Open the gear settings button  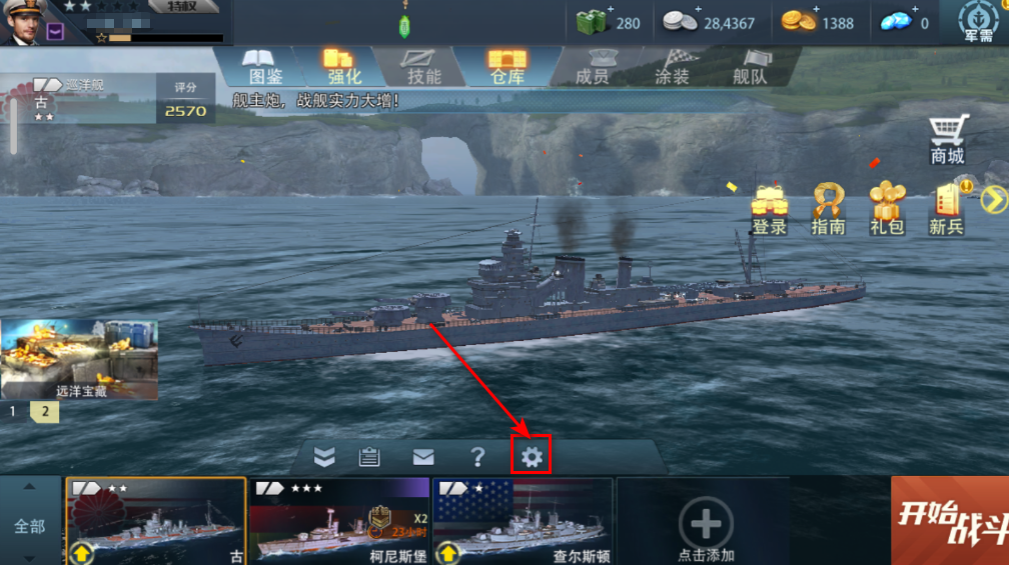coord(531,458)
